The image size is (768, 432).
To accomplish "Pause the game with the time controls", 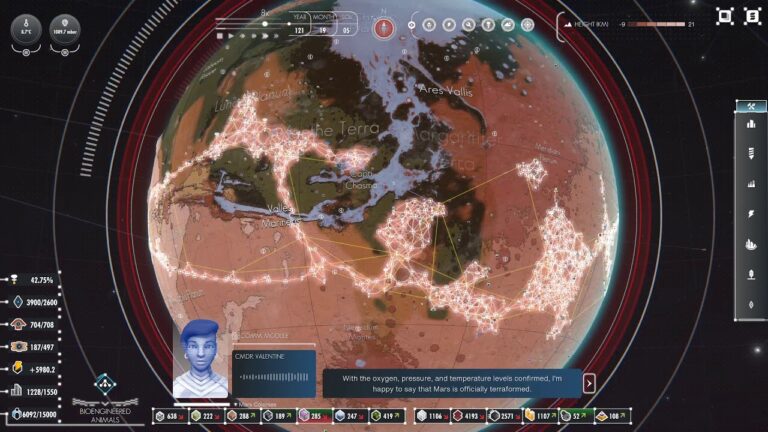I will pos(220,36).
